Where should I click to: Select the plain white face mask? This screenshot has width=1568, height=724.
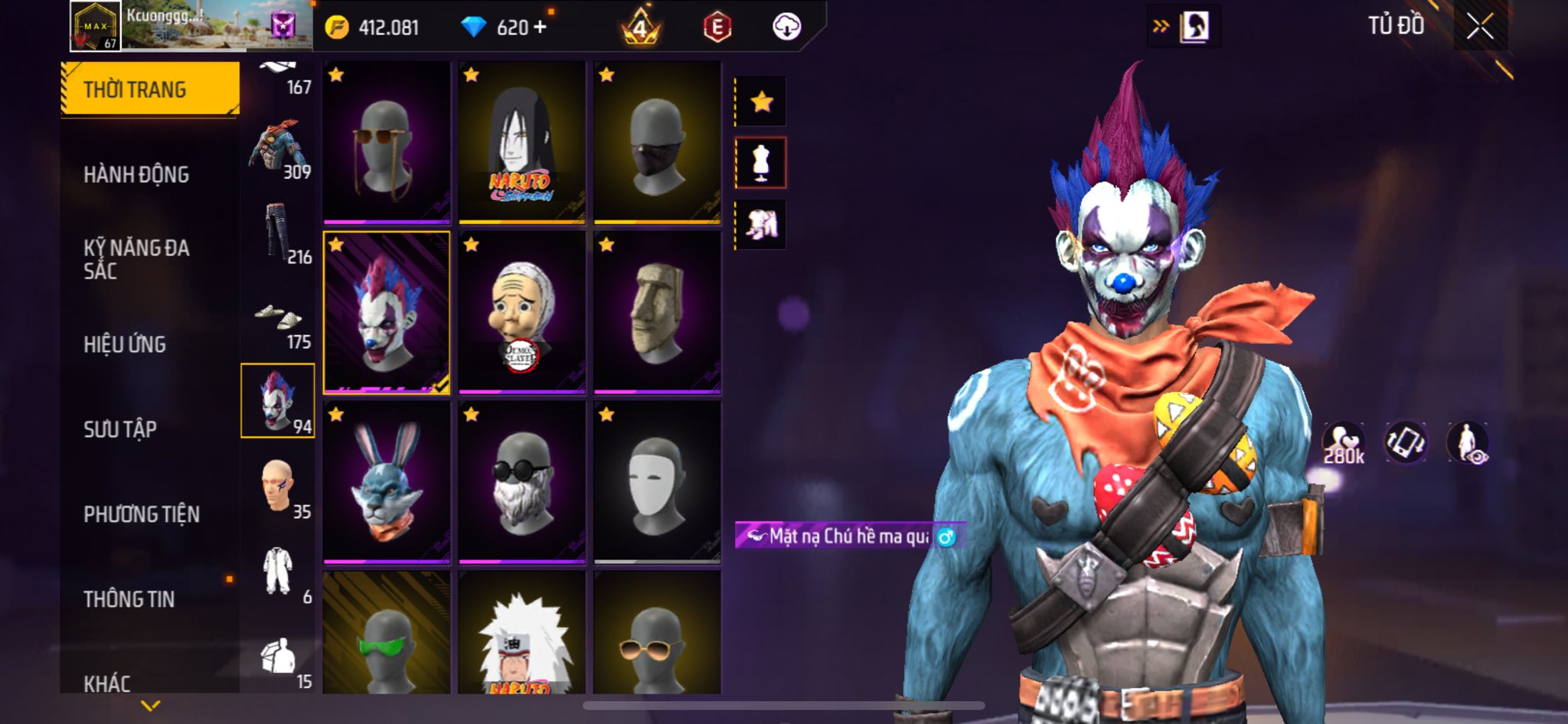[657, 482]
